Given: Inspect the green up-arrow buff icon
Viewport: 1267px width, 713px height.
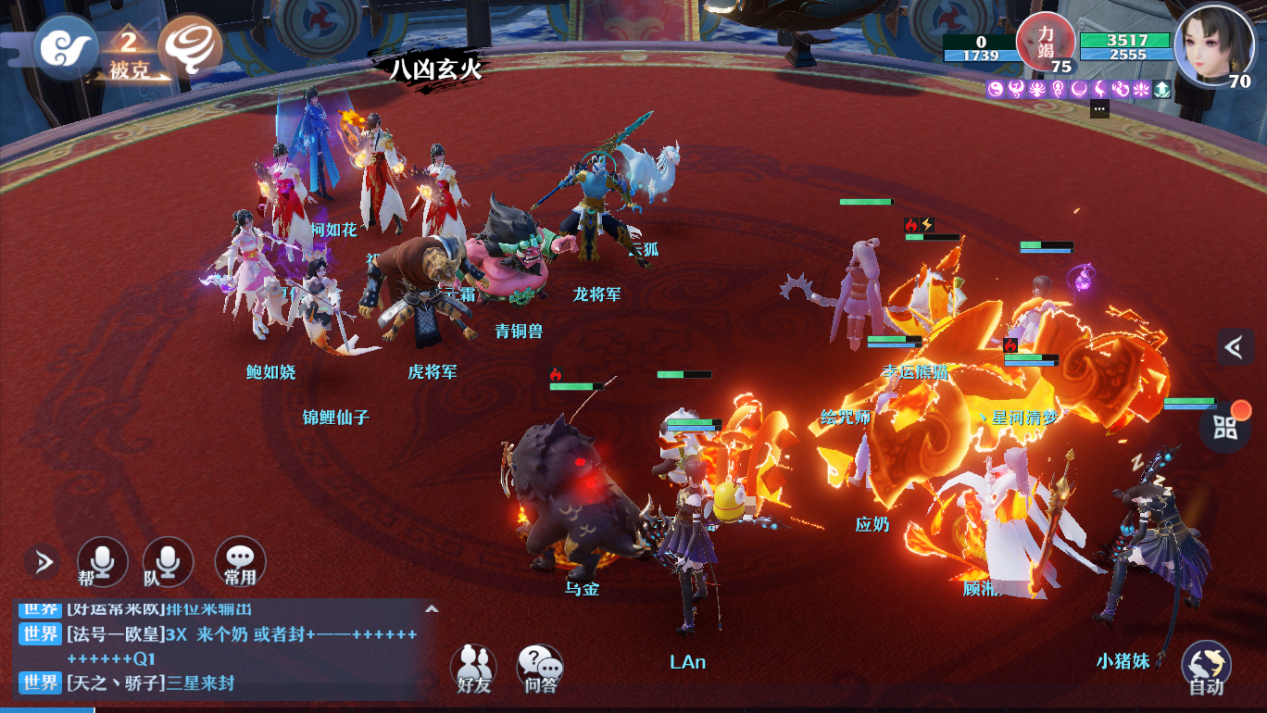Looking at the screenshot, I should [x=1162, y=89].
